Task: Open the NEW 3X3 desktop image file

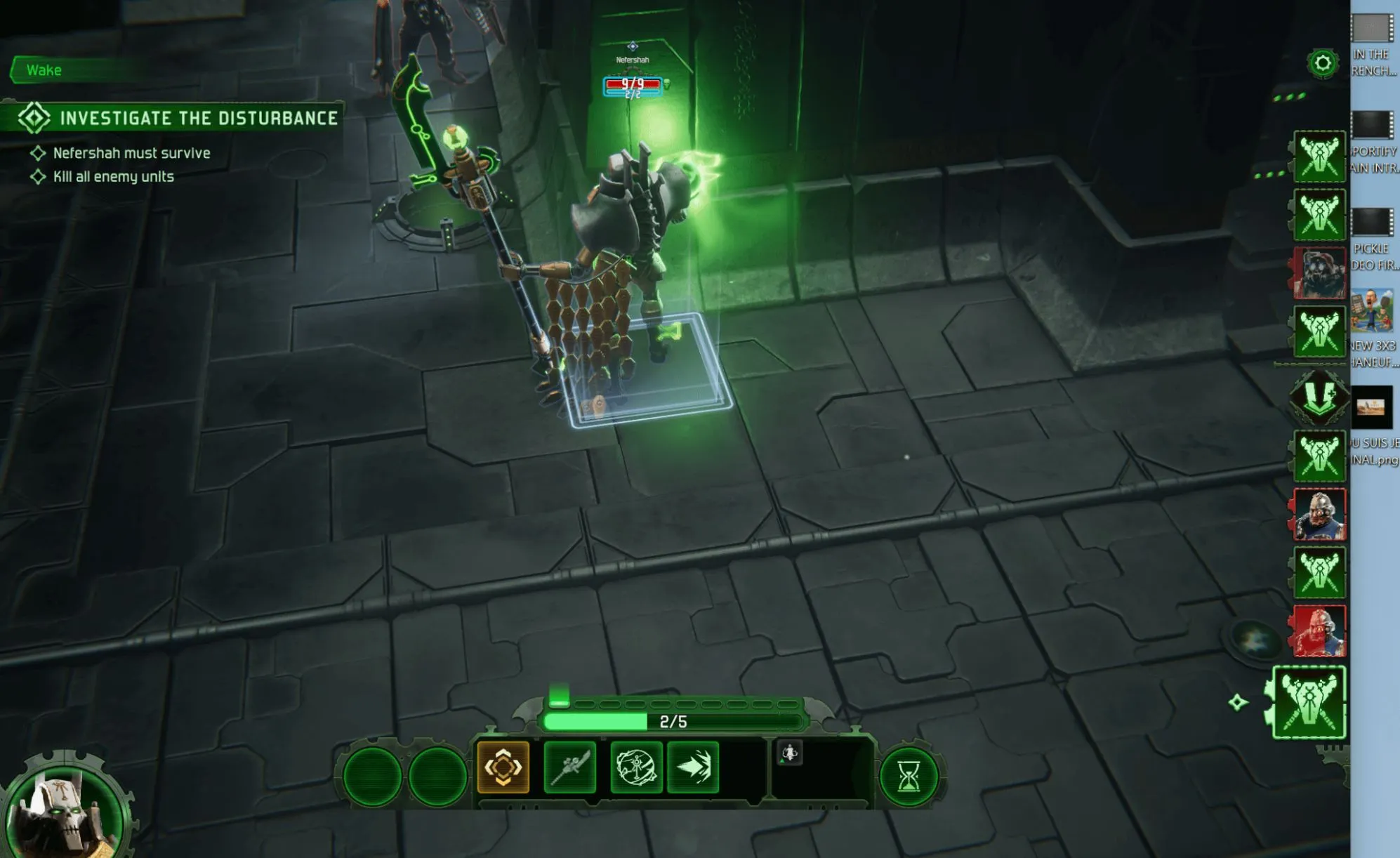Action: click(1373, 323)
